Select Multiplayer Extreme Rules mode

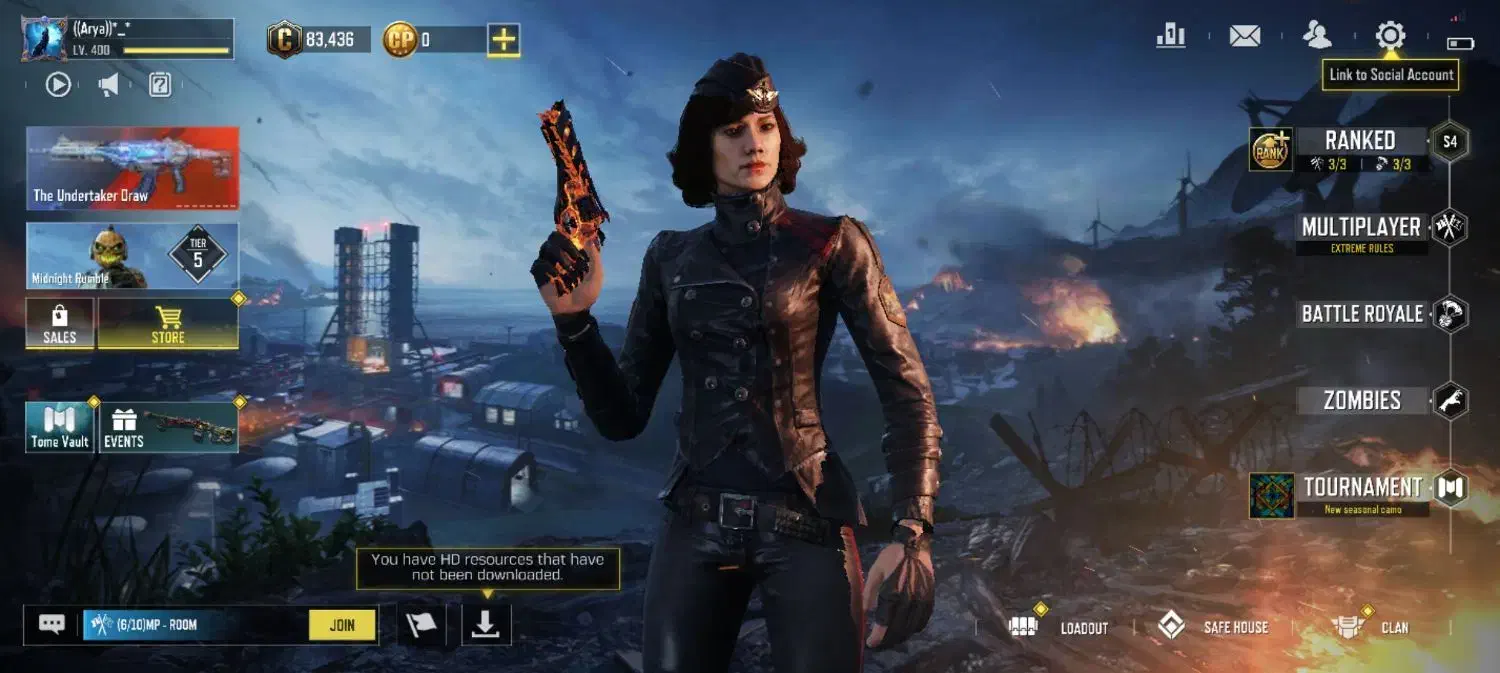(x=1361, y=228)
